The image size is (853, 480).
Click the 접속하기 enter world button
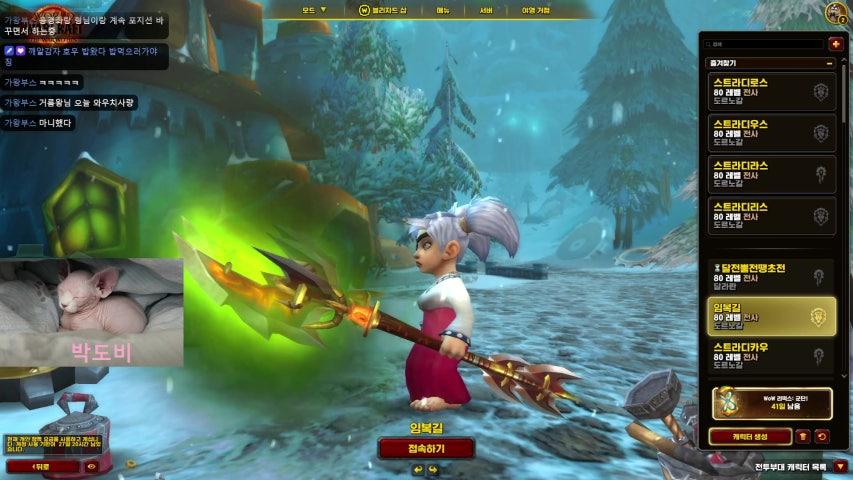click(x=426, y=448)
